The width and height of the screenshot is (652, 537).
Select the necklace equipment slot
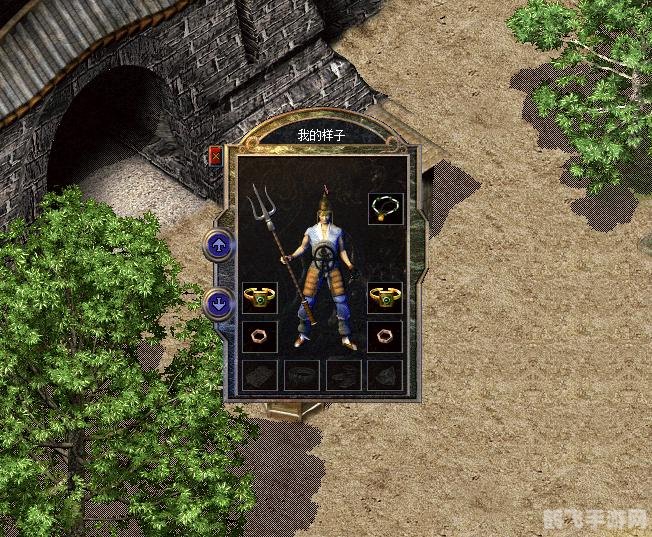[x=385, y=208]
